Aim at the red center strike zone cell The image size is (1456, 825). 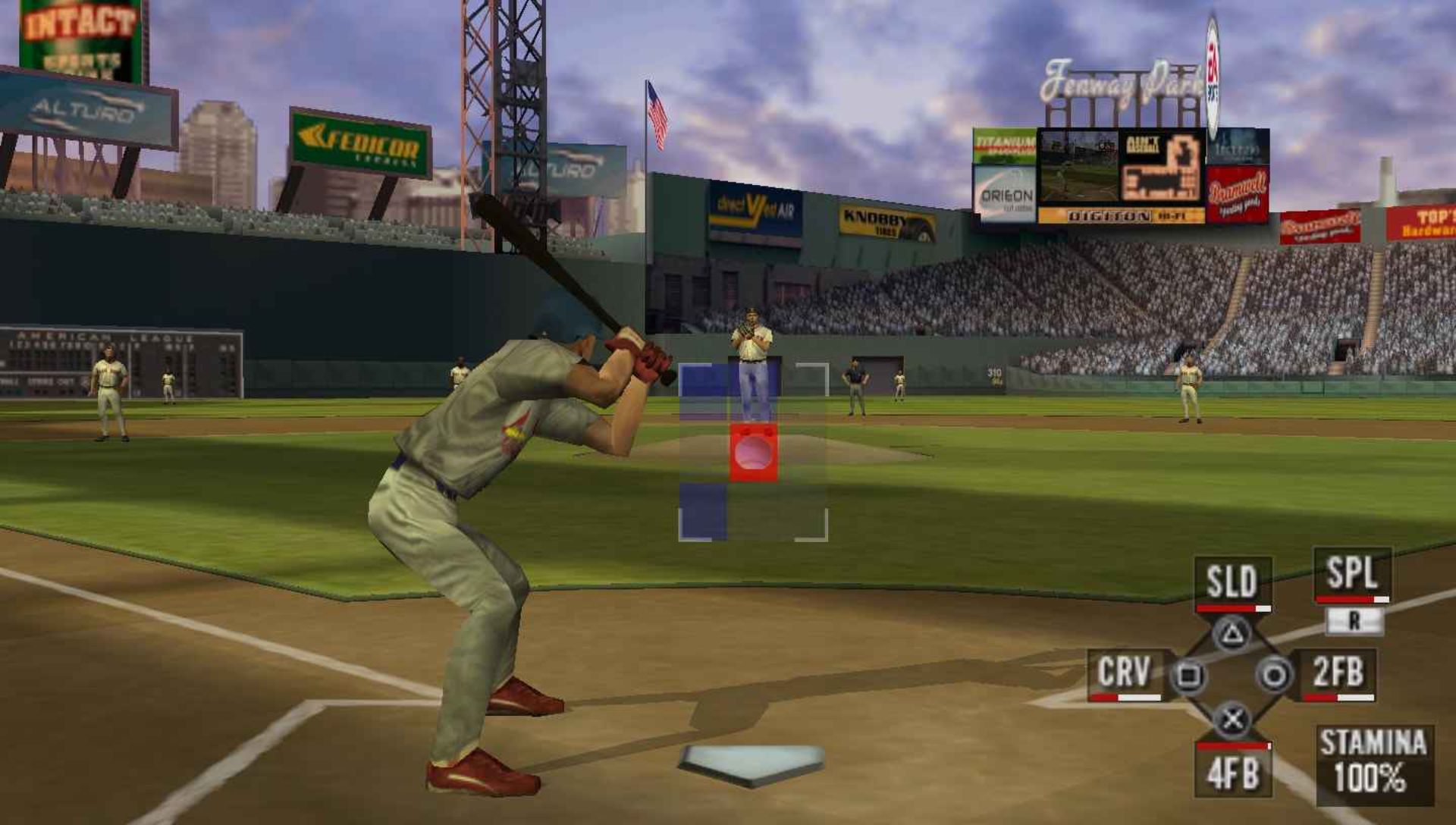pyautogui.click(x=753, y=453)
